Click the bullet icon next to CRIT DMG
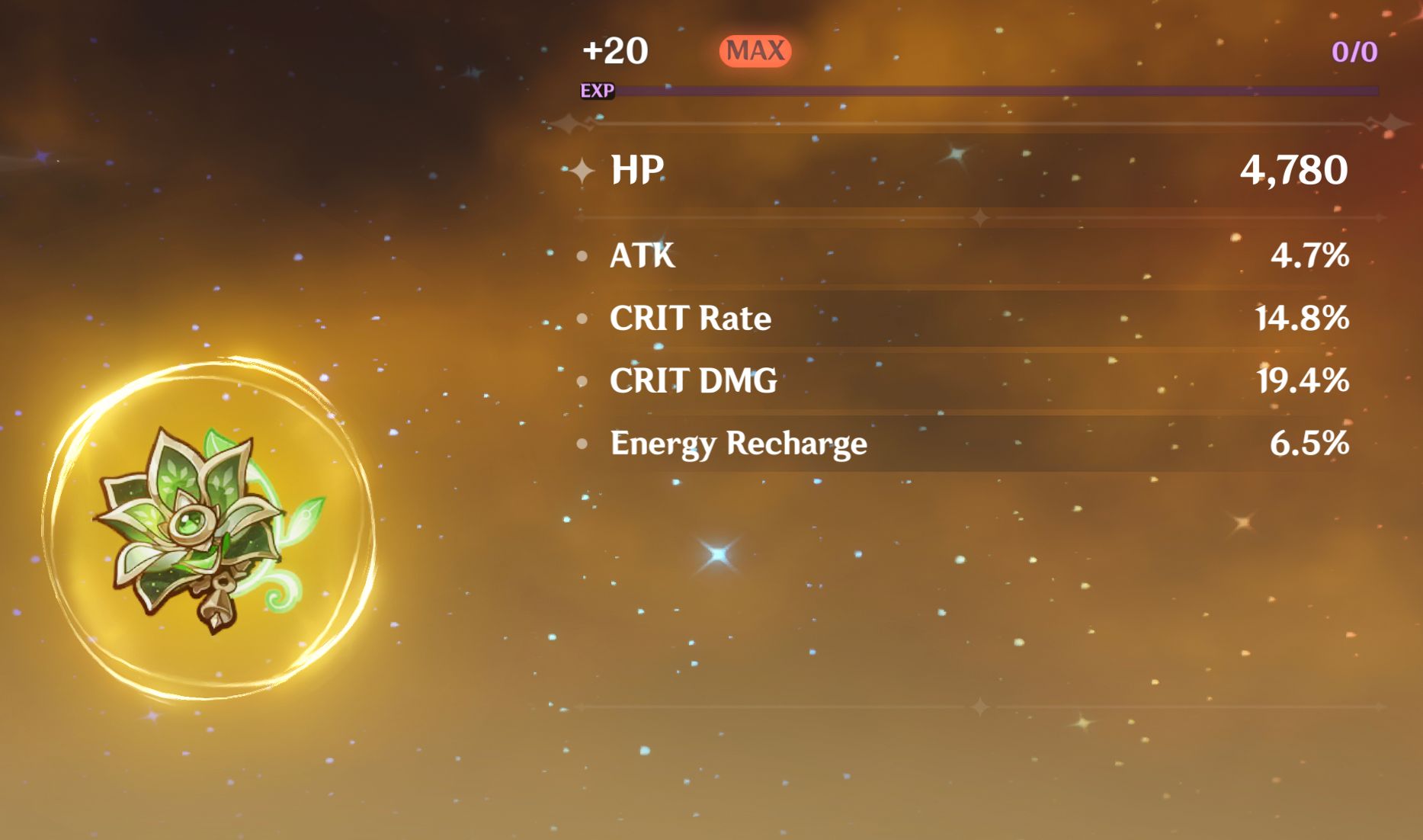The height and width of the screenshot is (840, 1423). pyautogui.click(x=583, y=380)
